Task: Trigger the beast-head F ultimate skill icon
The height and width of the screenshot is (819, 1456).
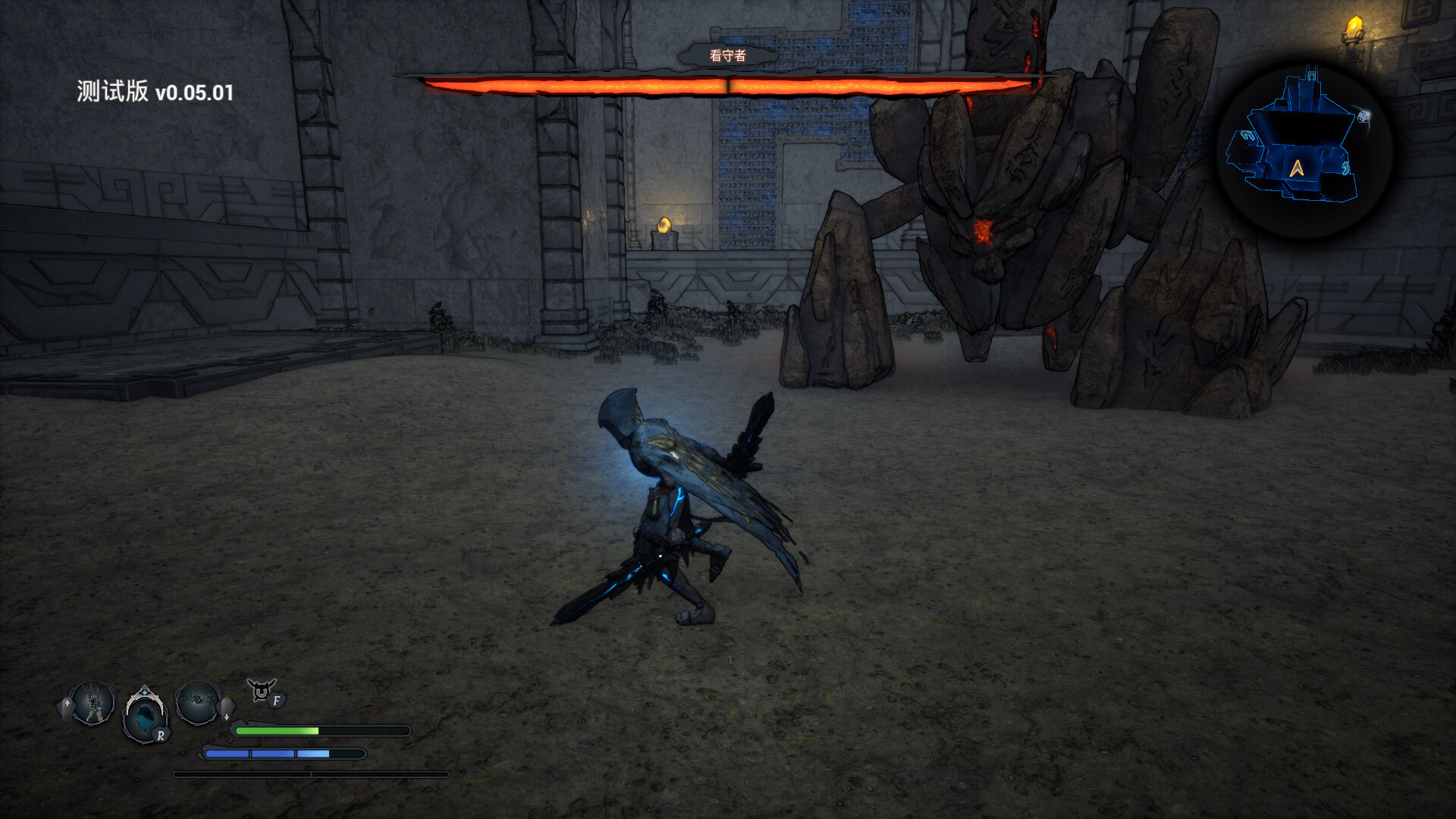Action: click(262, 690)
